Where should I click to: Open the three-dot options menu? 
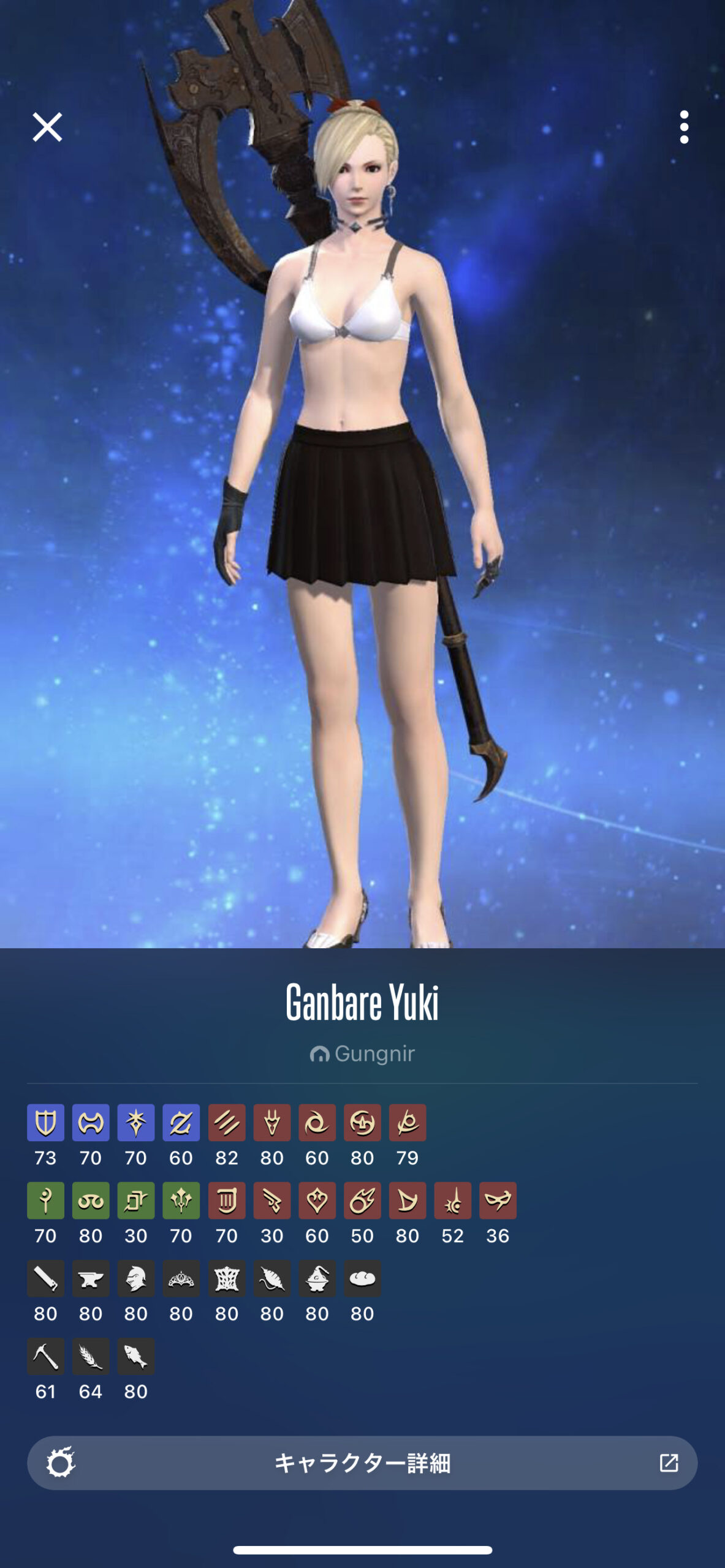coord(684,127)
